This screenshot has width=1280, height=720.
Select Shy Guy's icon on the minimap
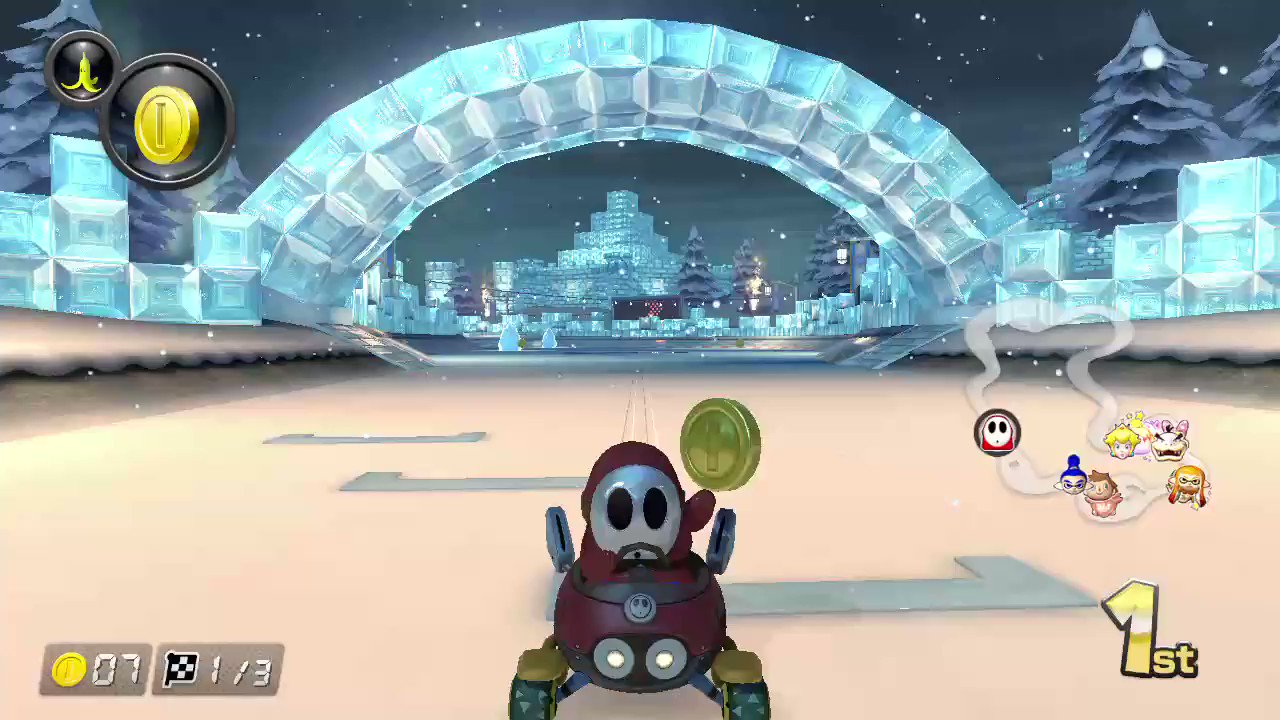(x=998, y=432)
